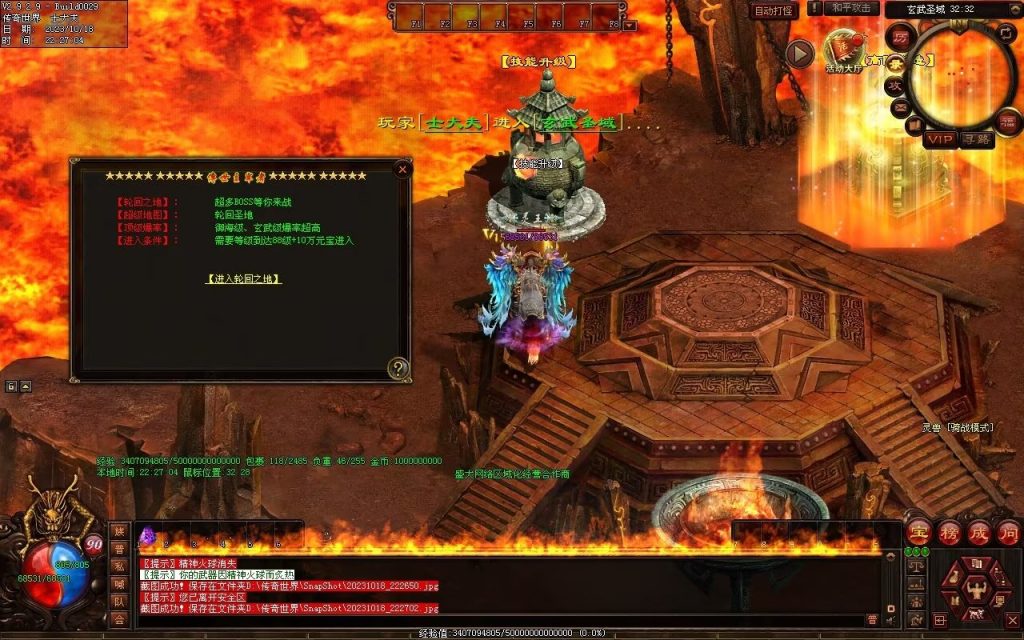Open the 成 achievements button

click(979, 531)
